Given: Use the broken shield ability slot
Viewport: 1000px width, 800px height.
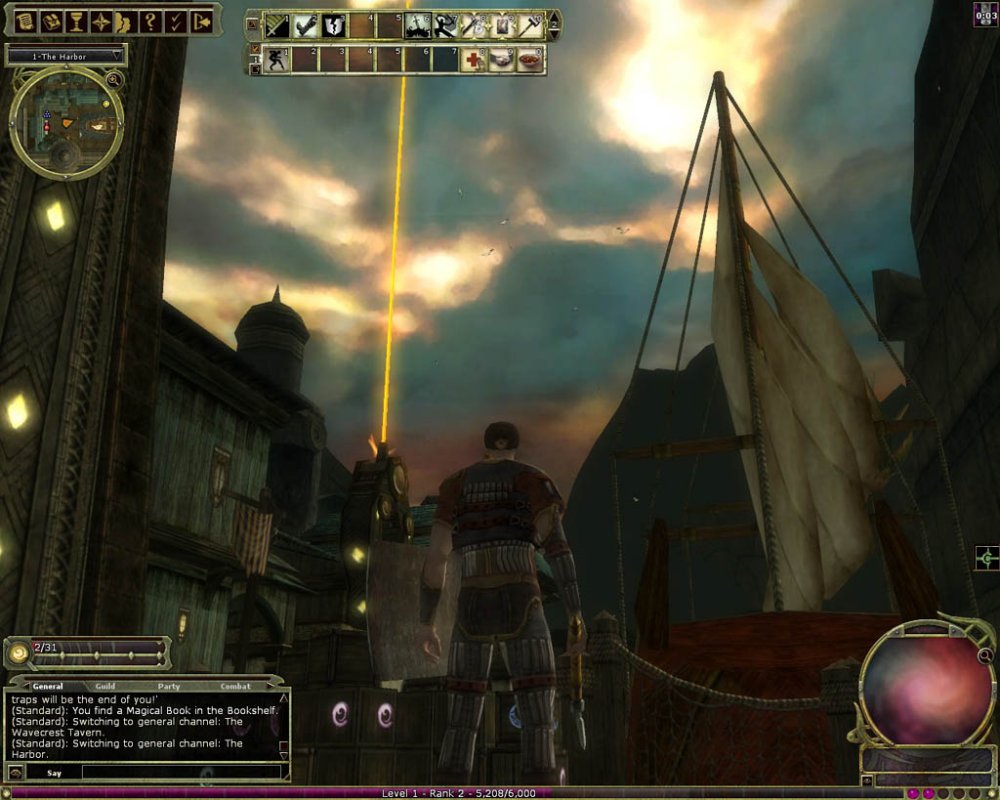Looking at the screenshot, I should [334, 25].
